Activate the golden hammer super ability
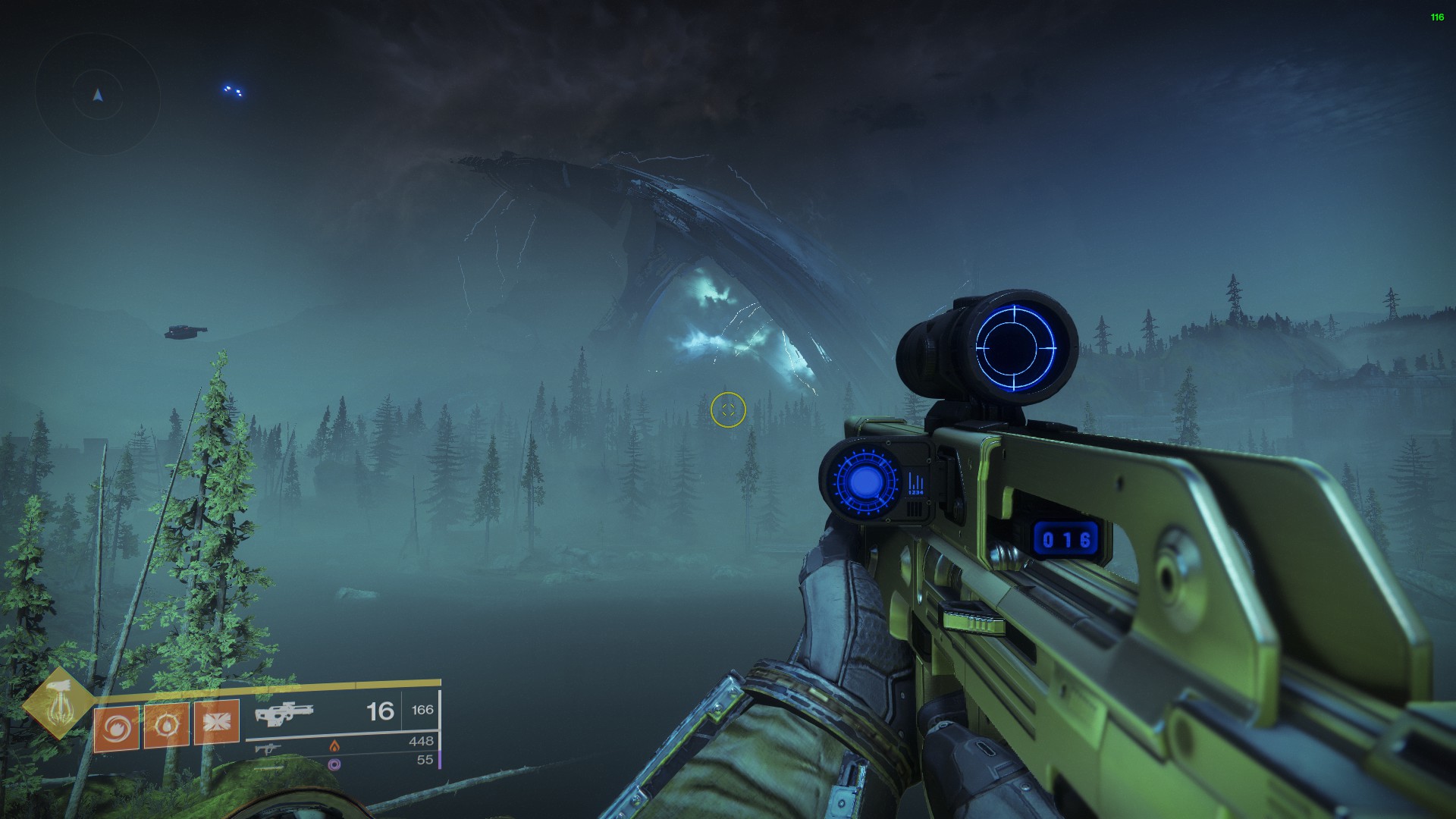This screenshot has width=1456, height=819. (58, 703)
